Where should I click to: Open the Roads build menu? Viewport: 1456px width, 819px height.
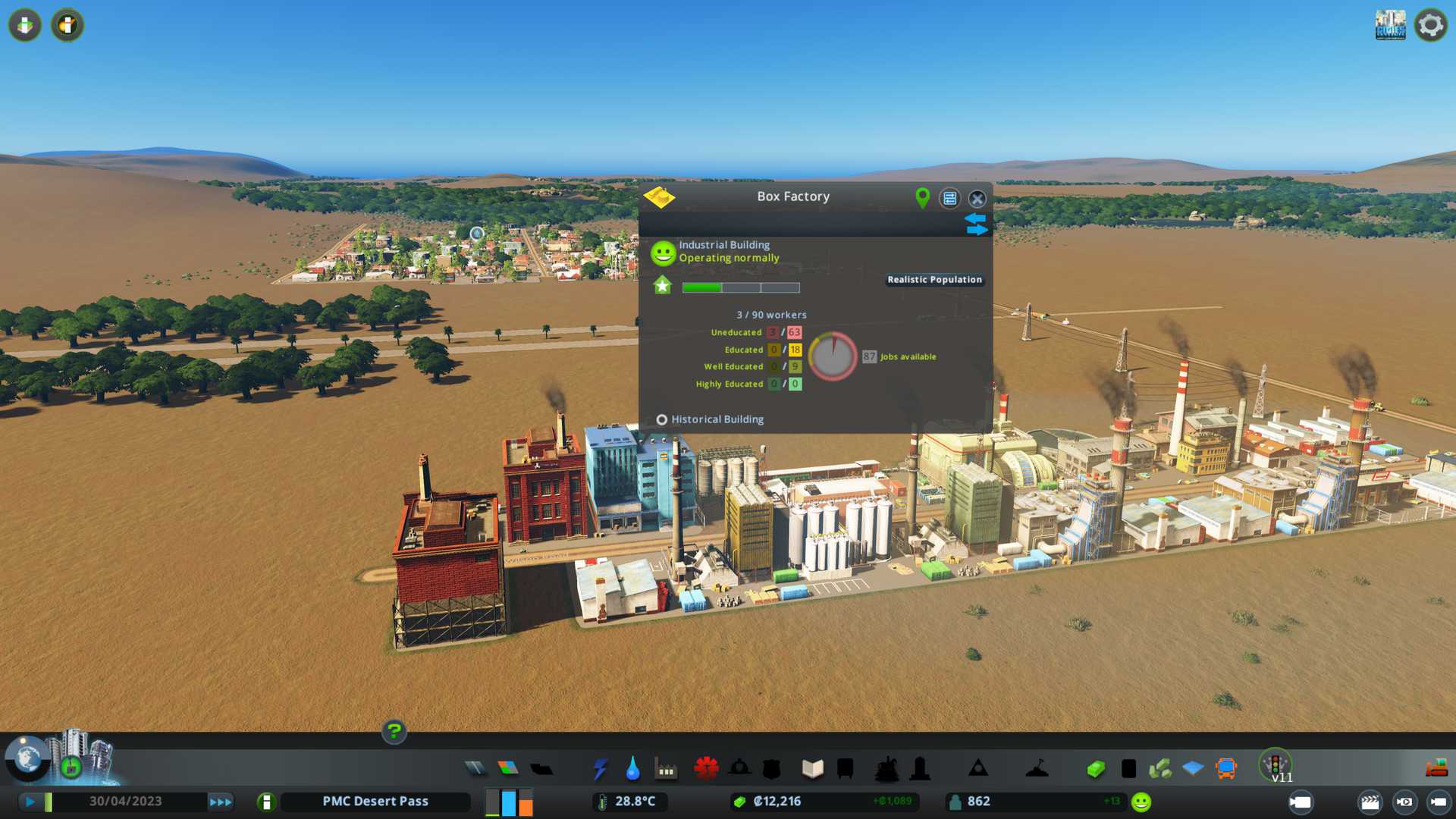475,769
